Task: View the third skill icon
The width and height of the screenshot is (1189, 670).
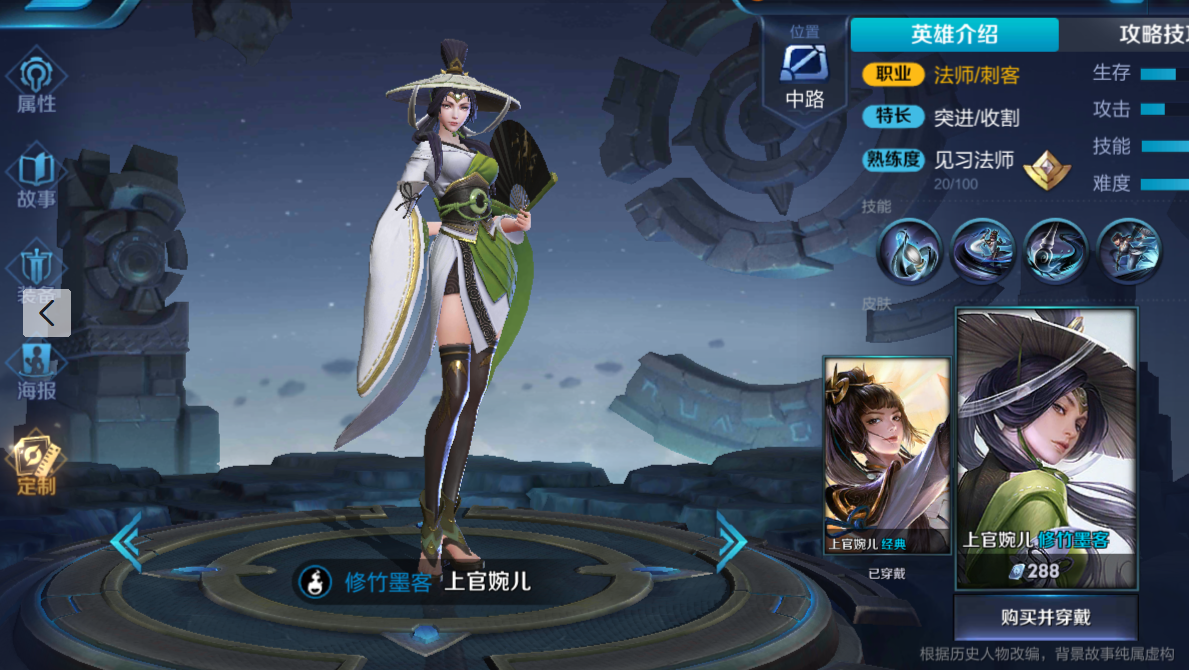Action: (1056, 251)
